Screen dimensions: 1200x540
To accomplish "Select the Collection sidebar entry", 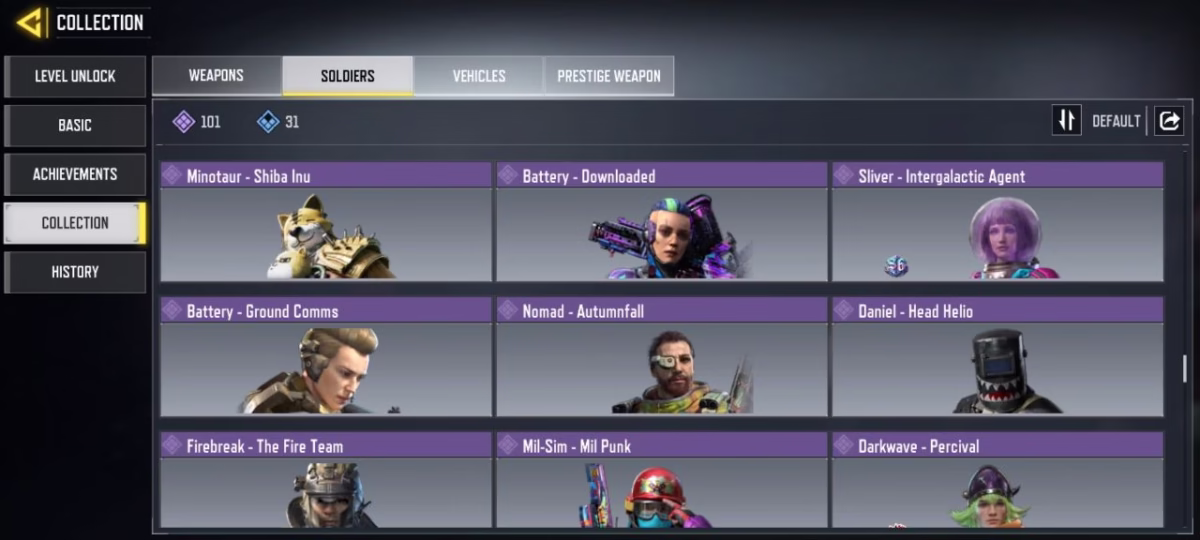I will (x=75, y=223).
